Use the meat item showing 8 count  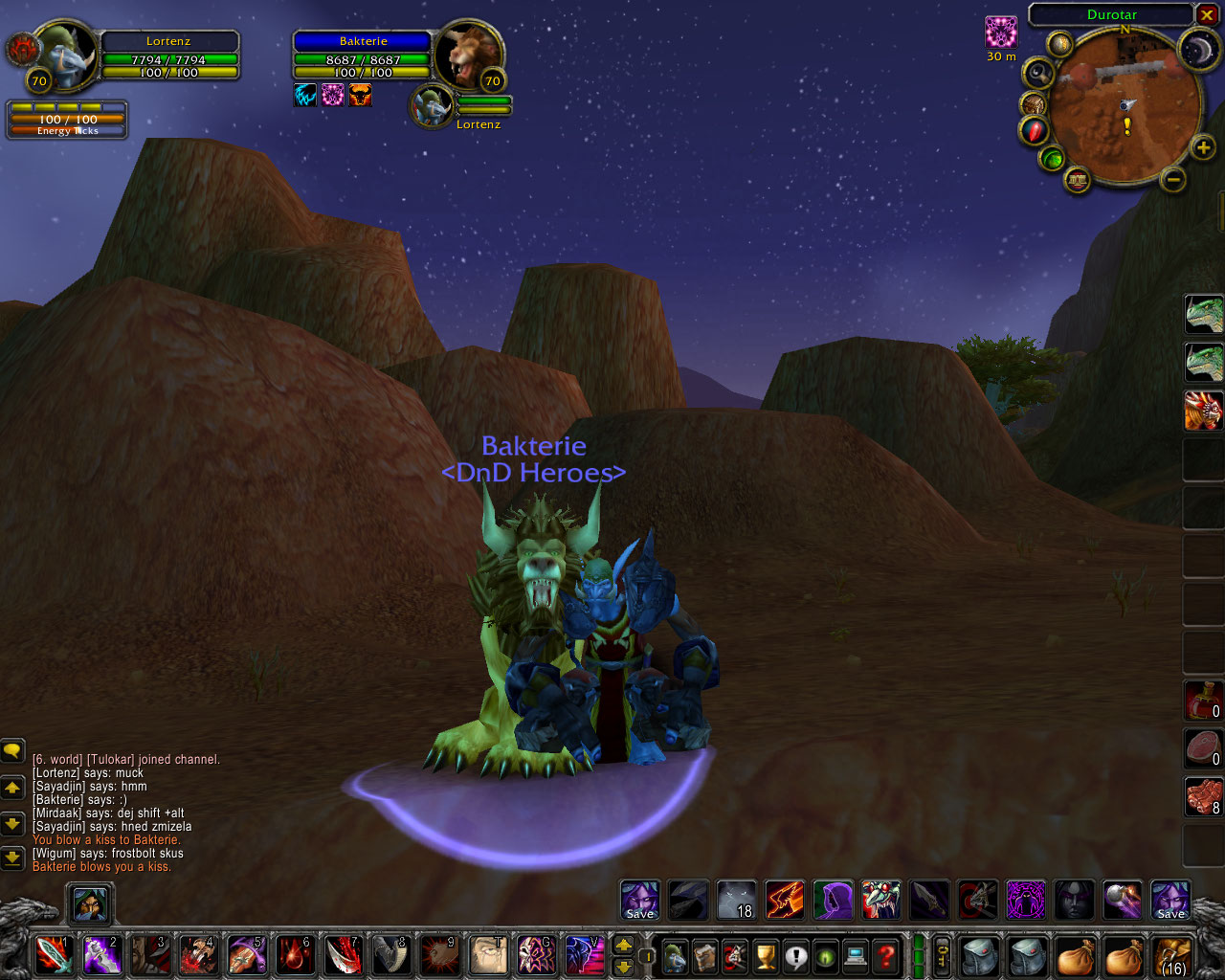point(1203,797)
